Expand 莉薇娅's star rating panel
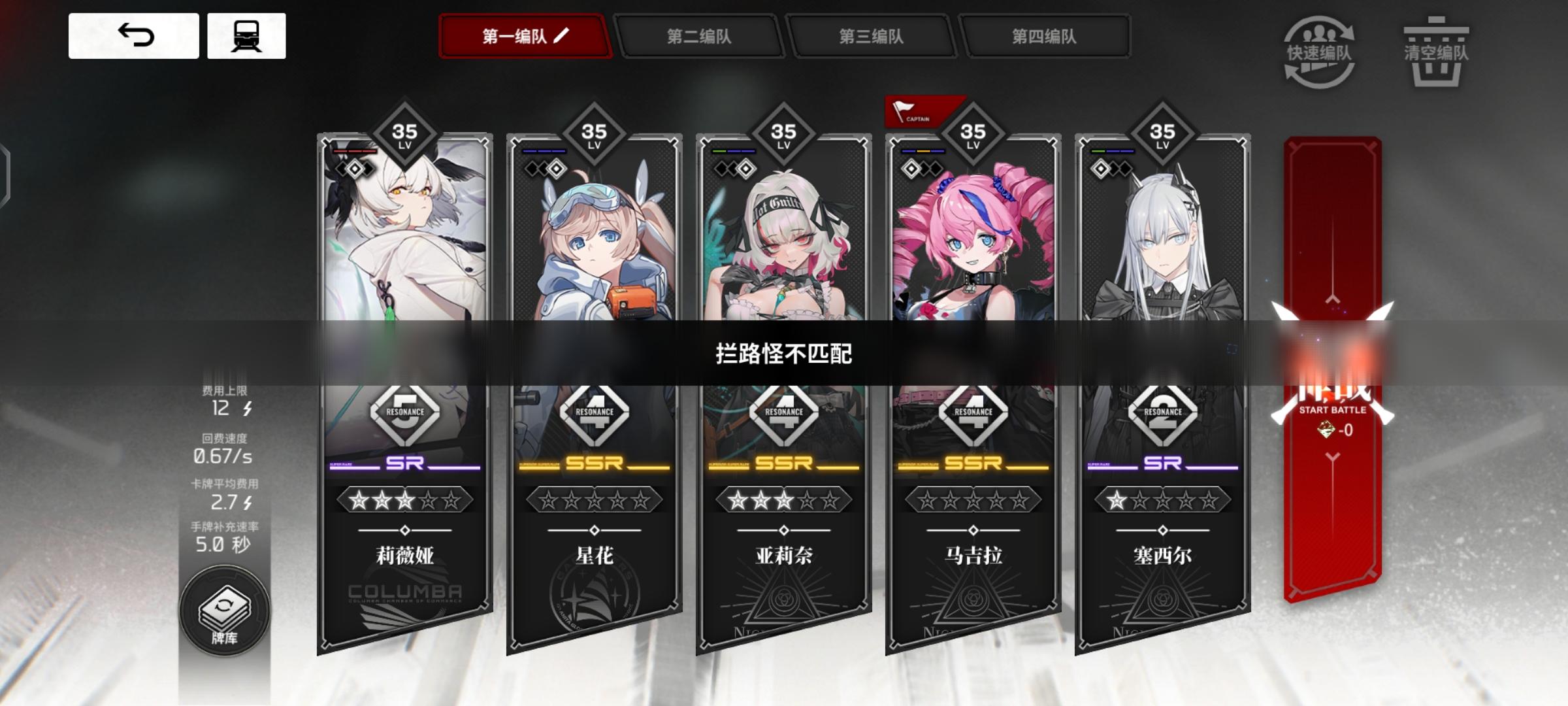1568x706 pixels. (402, 500)
